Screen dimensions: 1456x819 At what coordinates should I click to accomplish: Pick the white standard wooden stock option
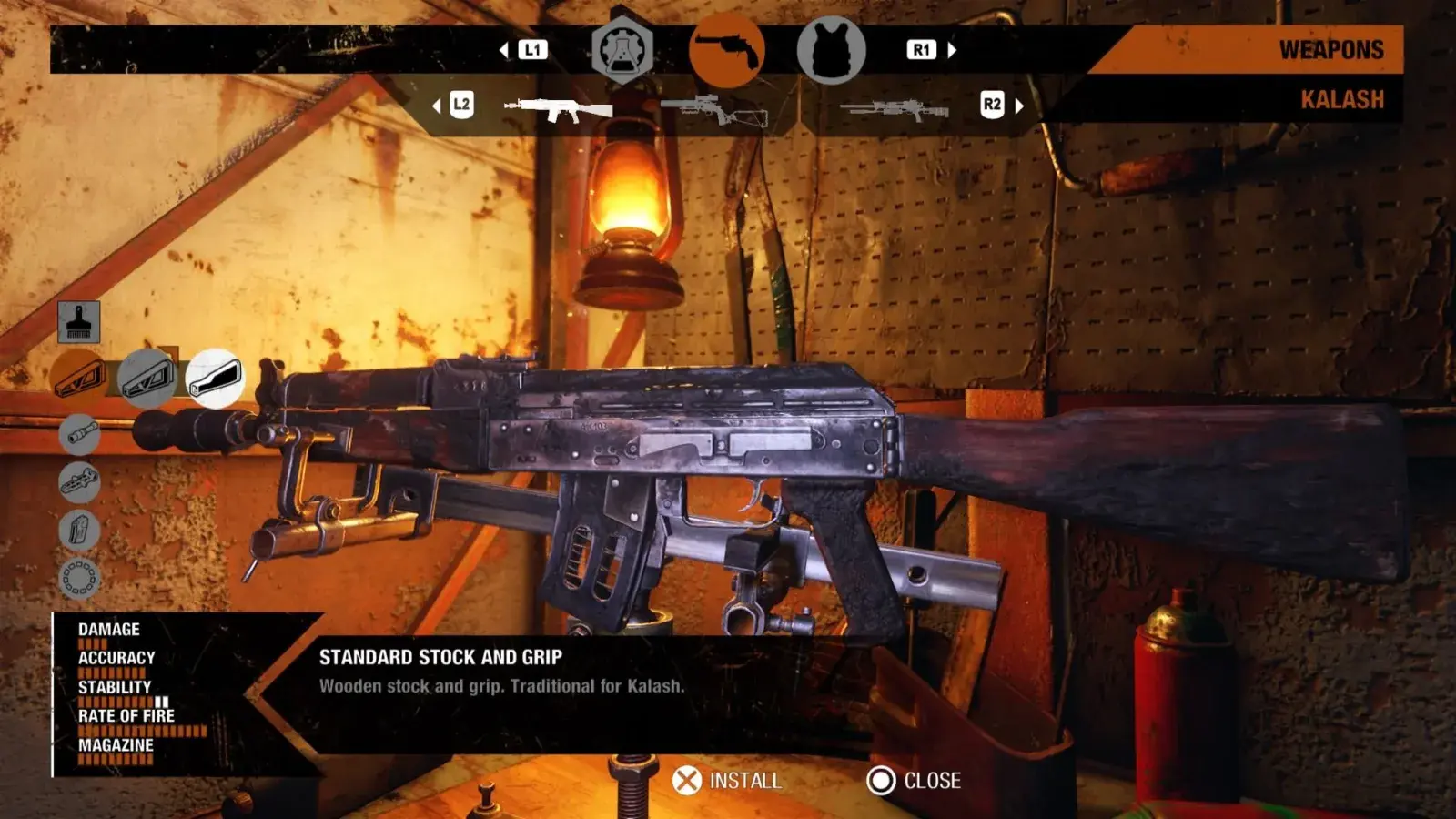click(215, 378)
